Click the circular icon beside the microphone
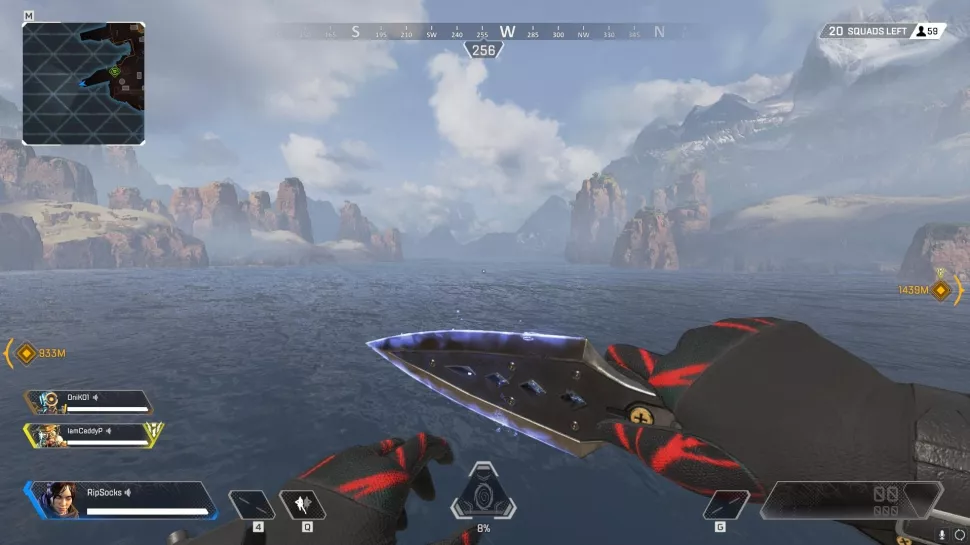 (960, 535)
